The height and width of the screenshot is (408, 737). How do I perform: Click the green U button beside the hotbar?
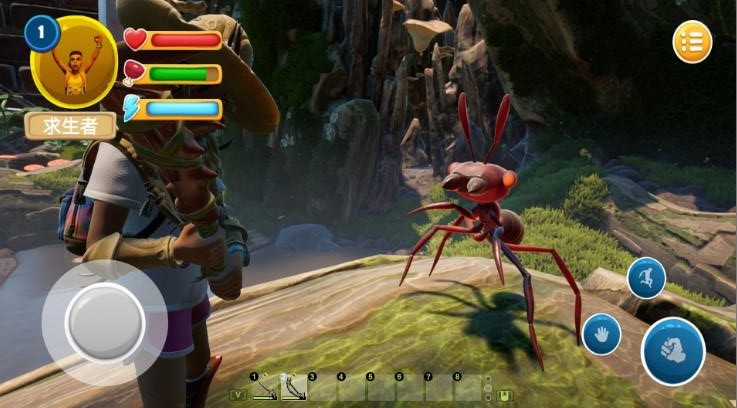click(x=506, y=395)
